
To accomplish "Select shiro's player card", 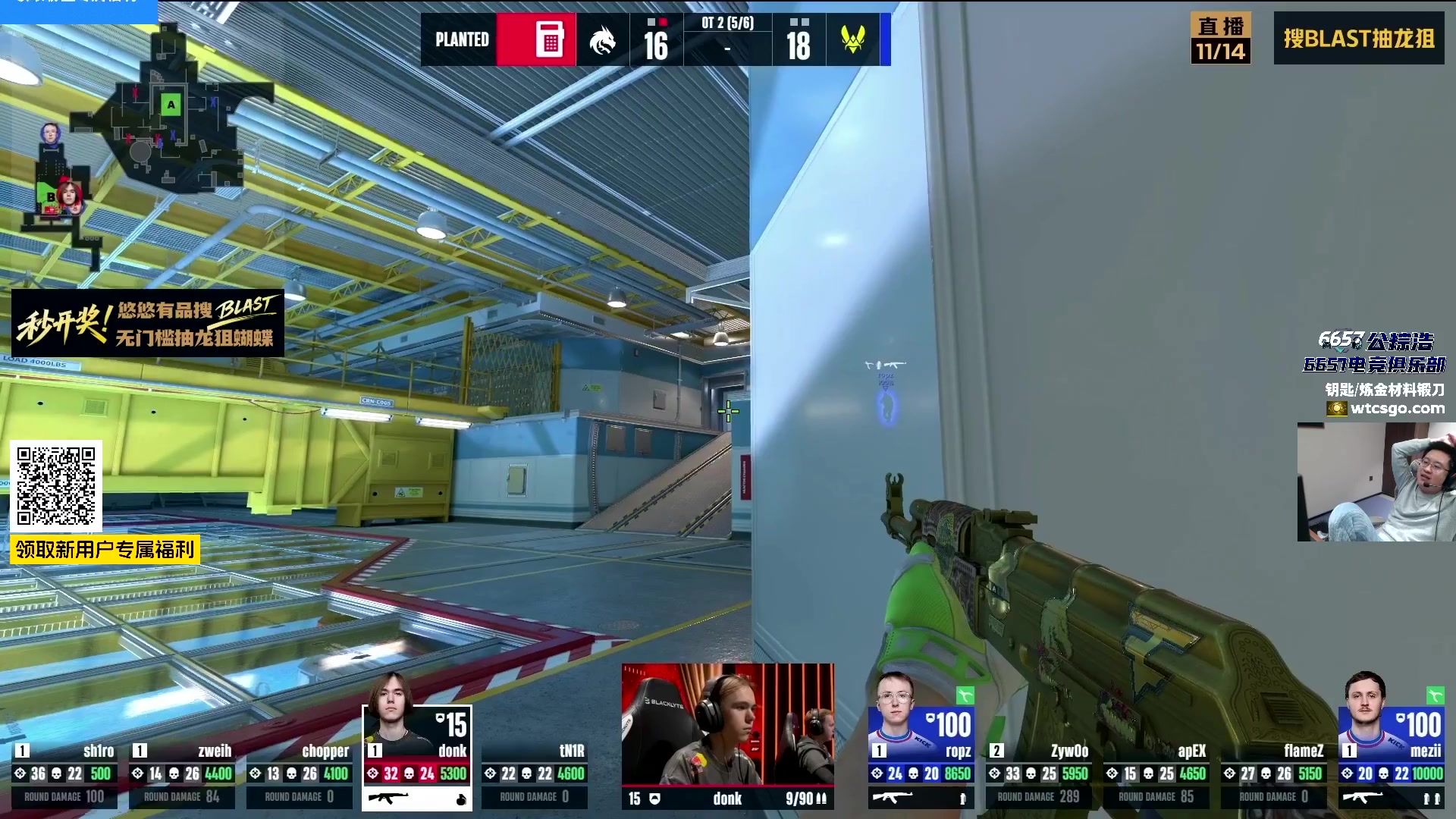I will point(64,773).
